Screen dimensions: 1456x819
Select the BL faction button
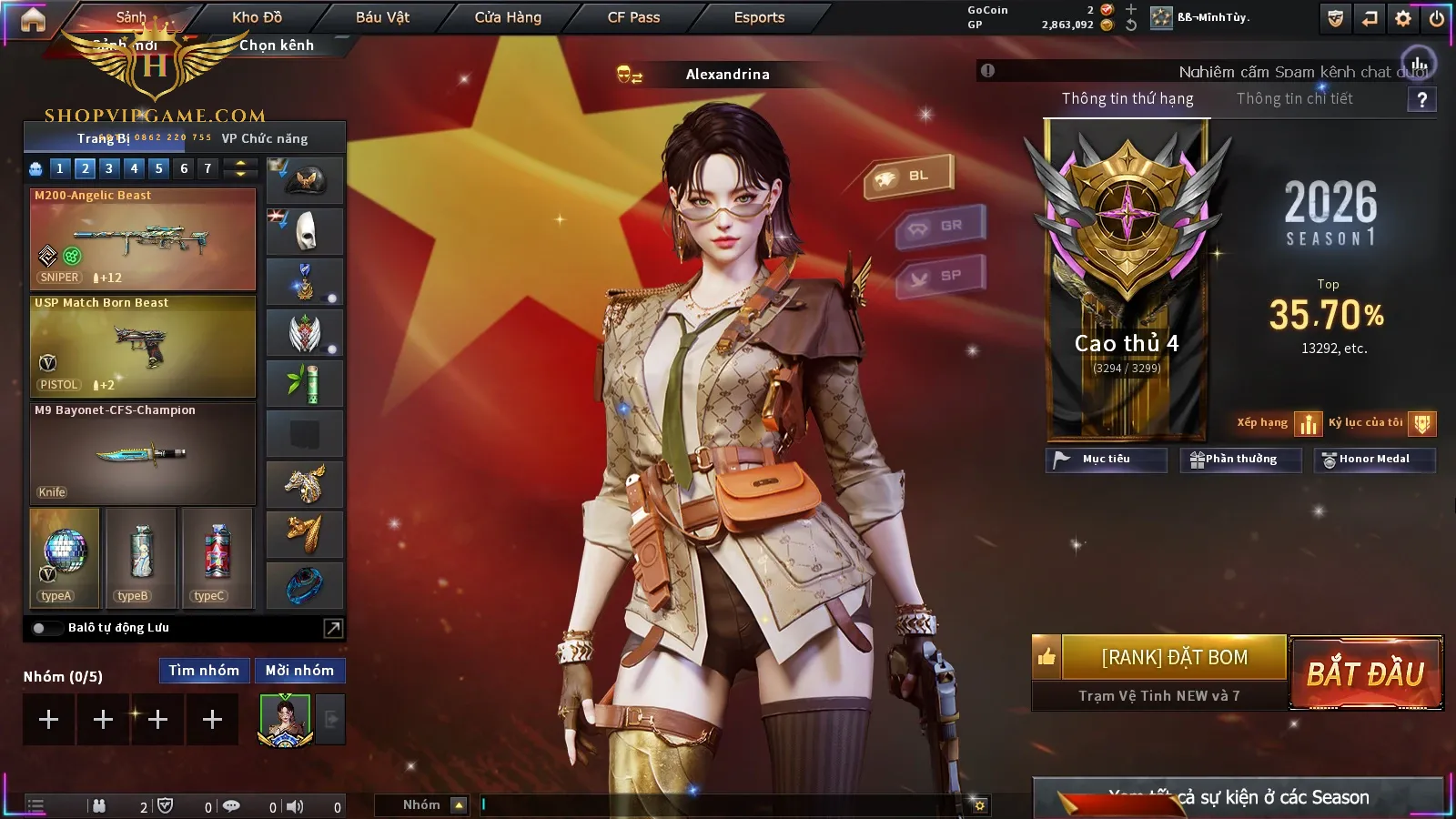[909, 176]
